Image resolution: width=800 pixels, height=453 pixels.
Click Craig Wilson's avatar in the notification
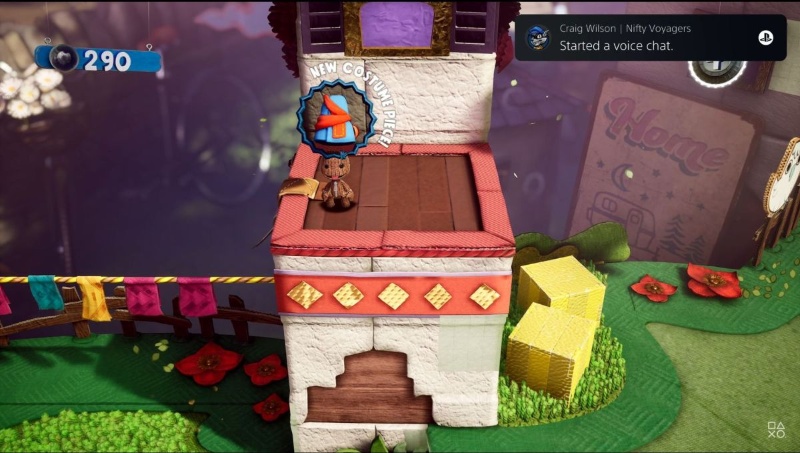point(536,37)
